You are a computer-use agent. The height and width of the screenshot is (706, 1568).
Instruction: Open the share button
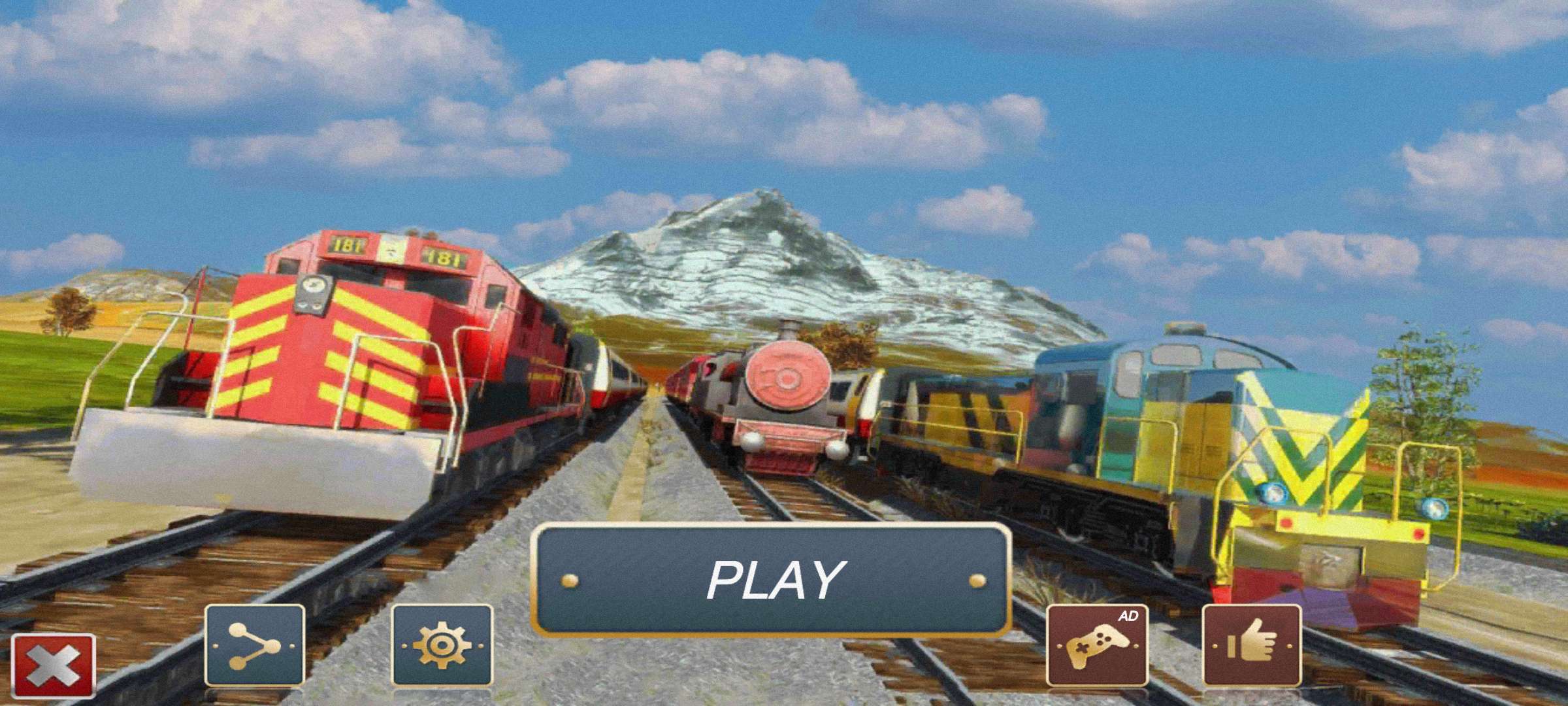(255, 645)
